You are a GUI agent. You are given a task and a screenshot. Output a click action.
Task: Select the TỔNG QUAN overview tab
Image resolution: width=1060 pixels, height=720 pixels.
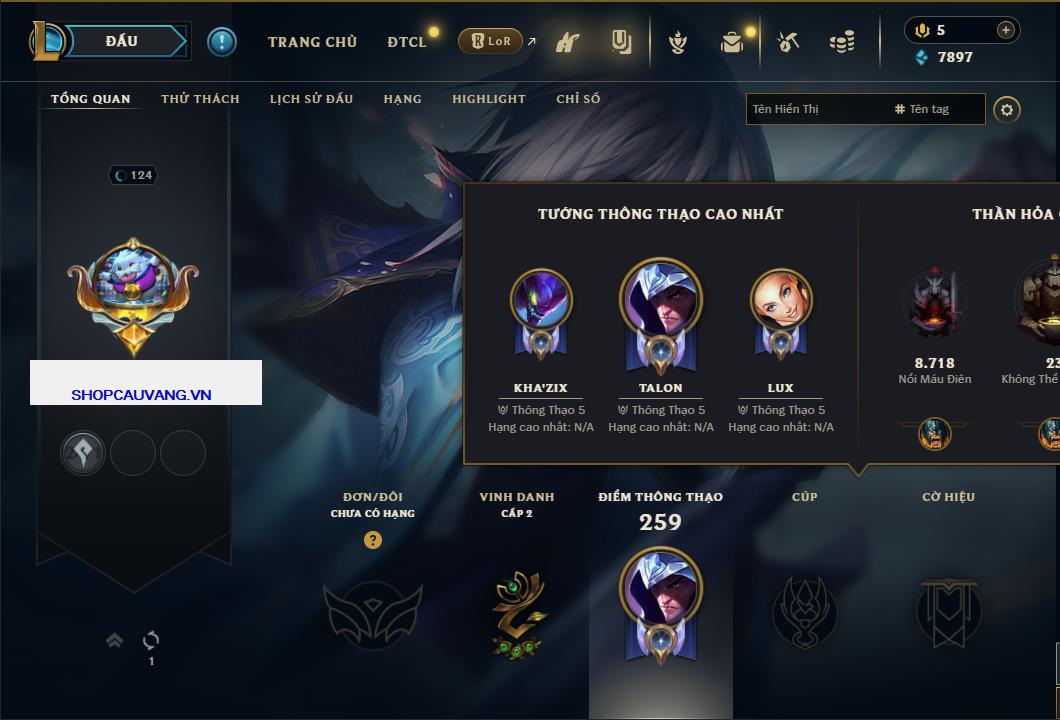(x=90, y=99)
